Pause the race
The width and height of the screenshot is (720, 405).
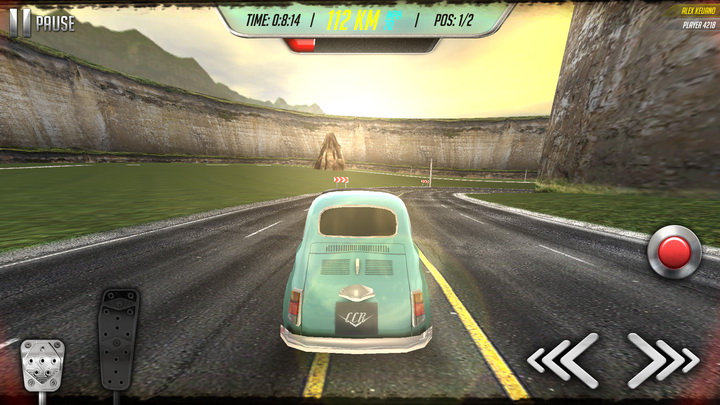[41, 22]
